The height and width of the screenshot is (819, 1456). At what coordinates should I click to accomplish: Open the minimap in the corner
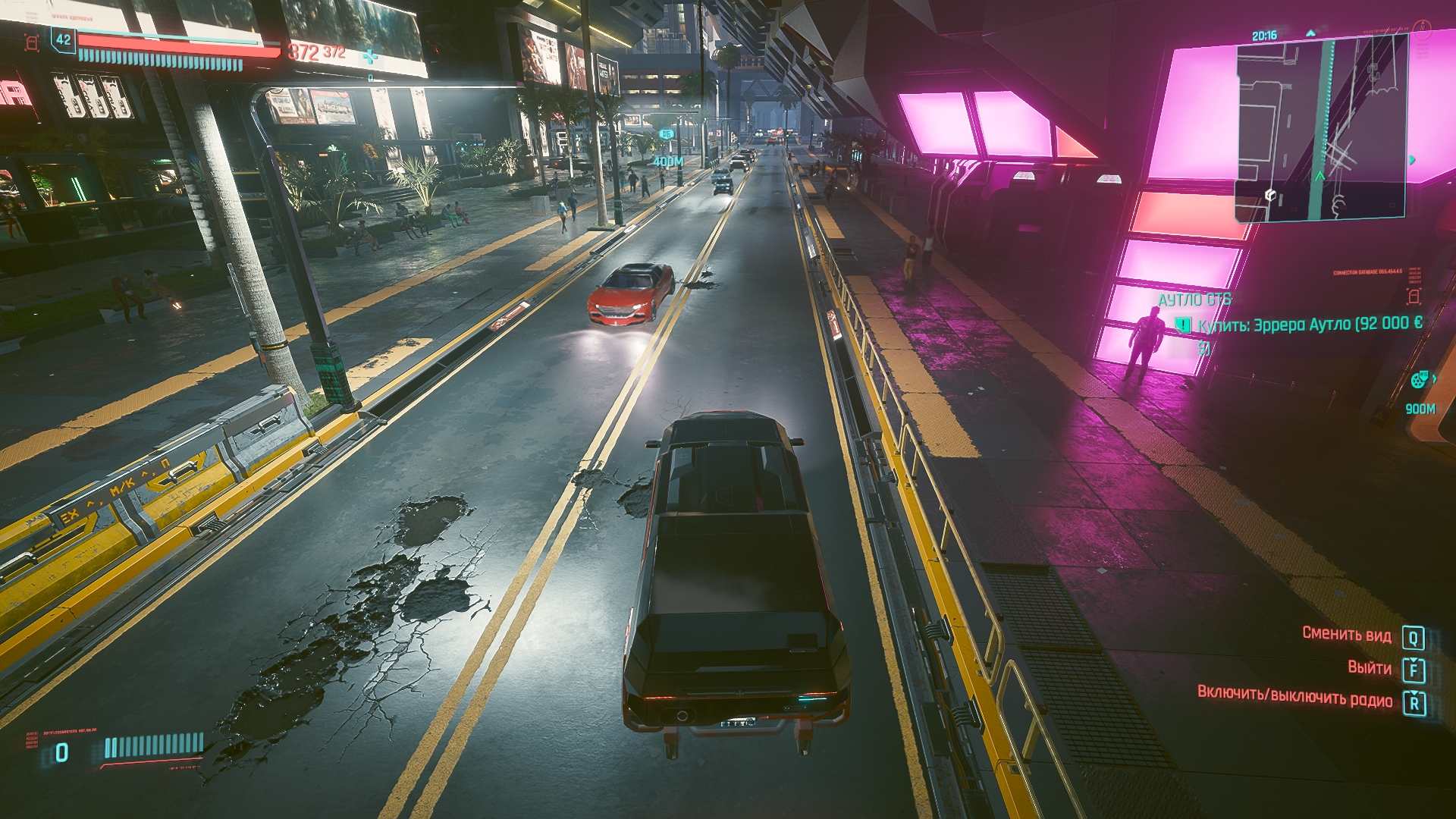coord(1321,129)
